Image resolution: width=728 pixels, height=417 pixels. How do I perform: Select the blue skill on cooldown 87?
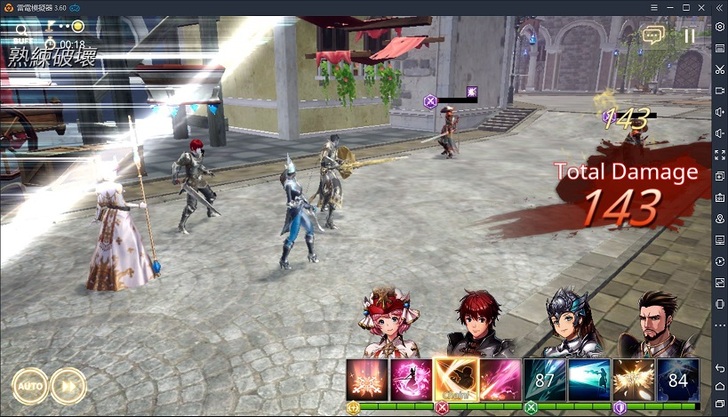[x=544, y=379]
